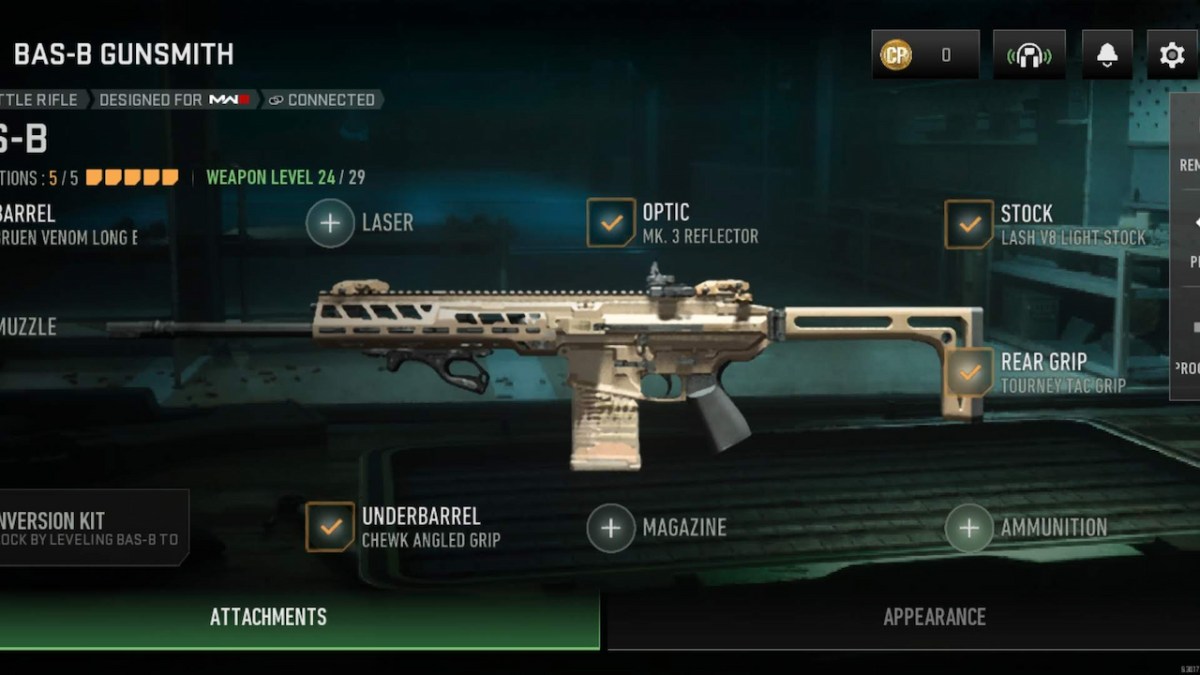Select the Rear Grip Tourney Tac Grip slot
This screenshot has width=1200, height=675.
pyautogui.click(x=969, y=372)
